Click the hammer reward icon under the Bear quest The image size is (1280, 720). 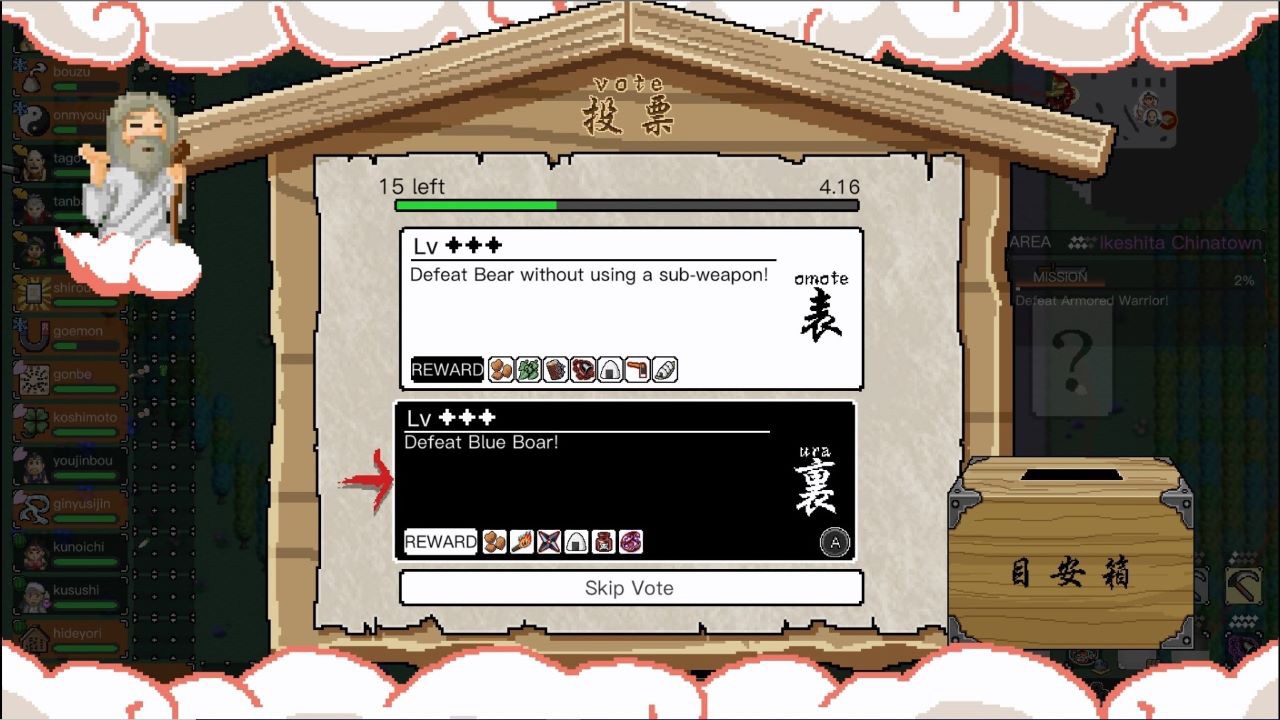636,370
